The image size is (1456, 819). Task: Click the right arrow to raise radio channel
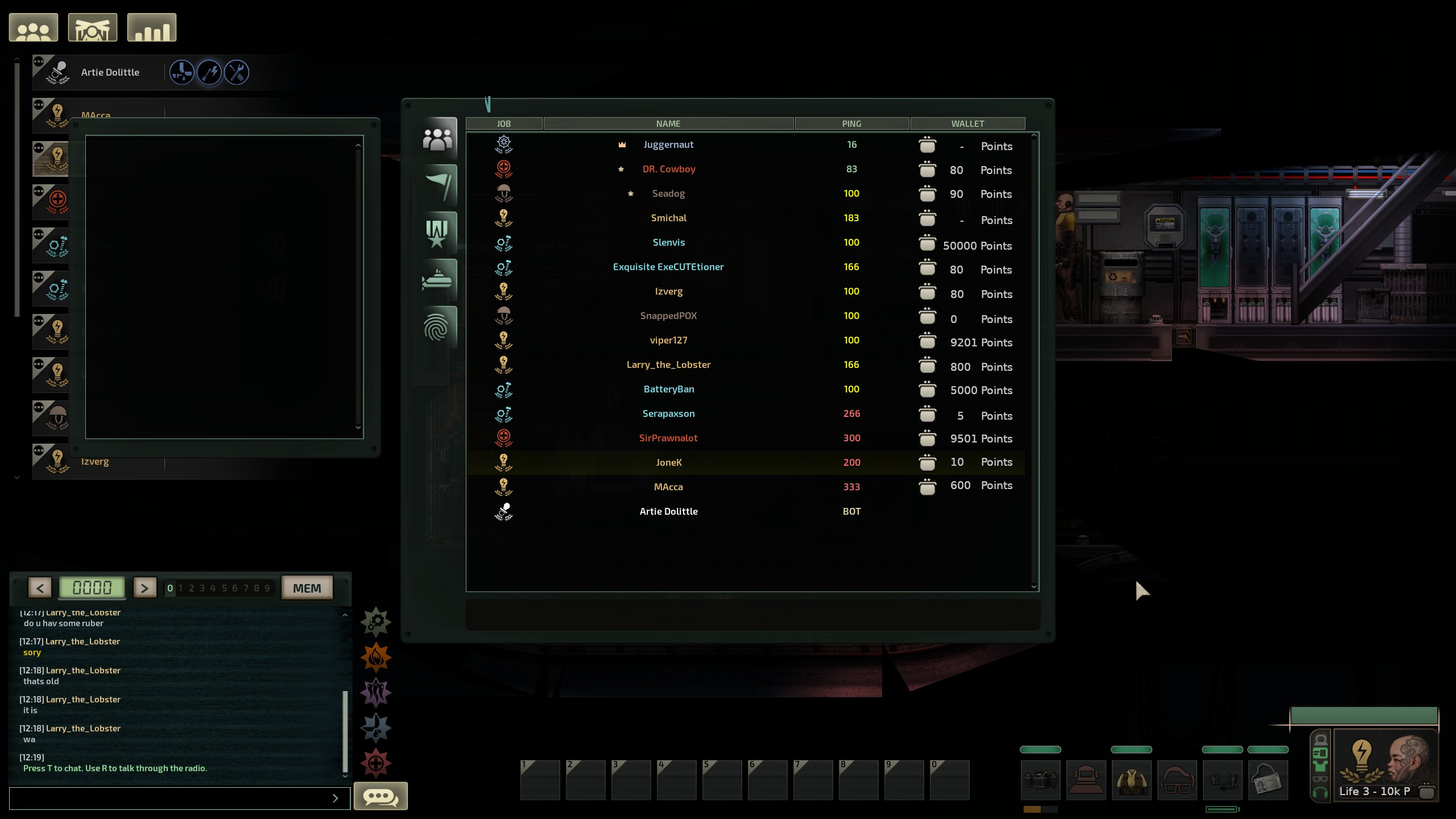145,588
